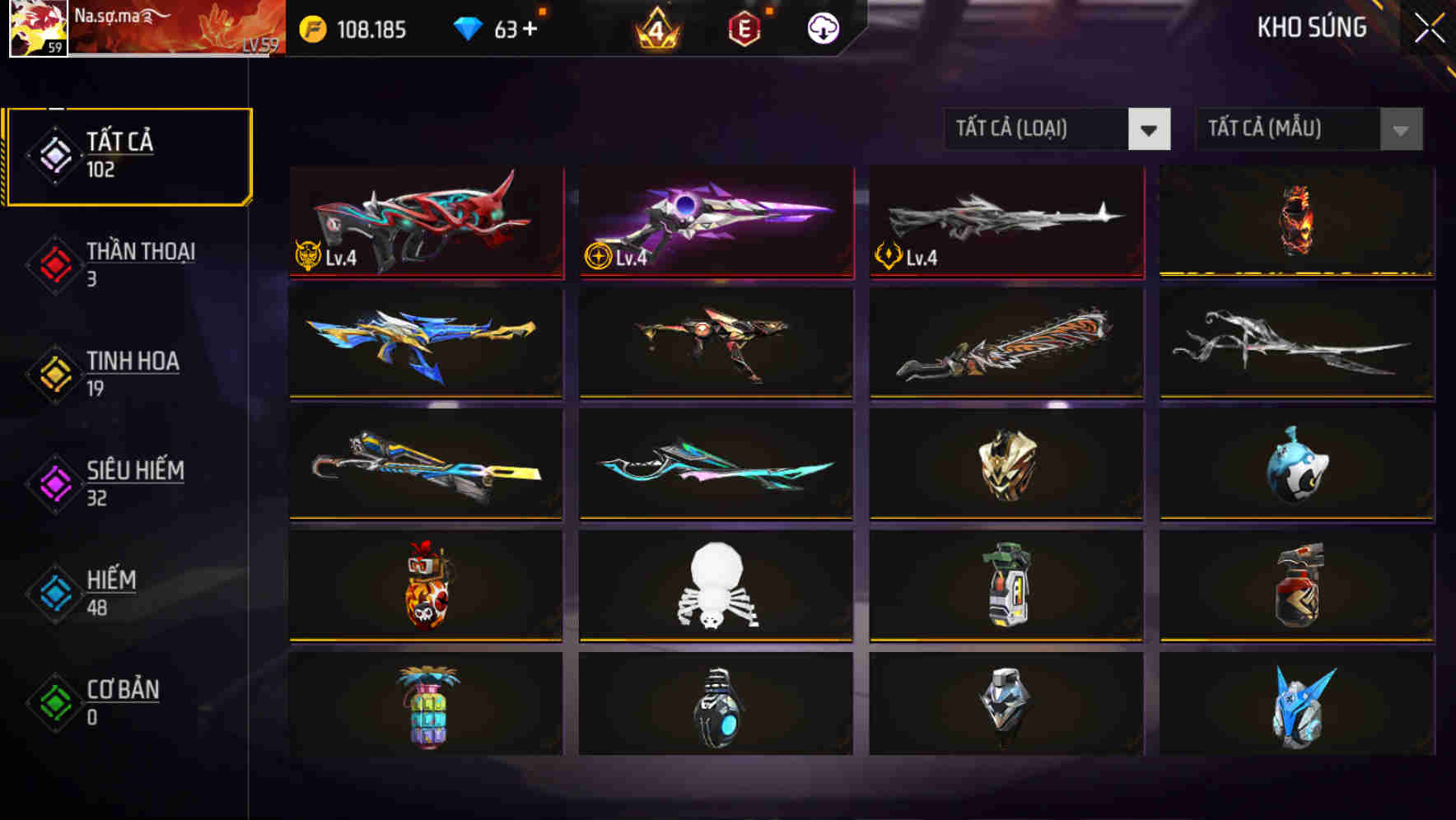Select the white spider grenade skin

coord(714,586)
